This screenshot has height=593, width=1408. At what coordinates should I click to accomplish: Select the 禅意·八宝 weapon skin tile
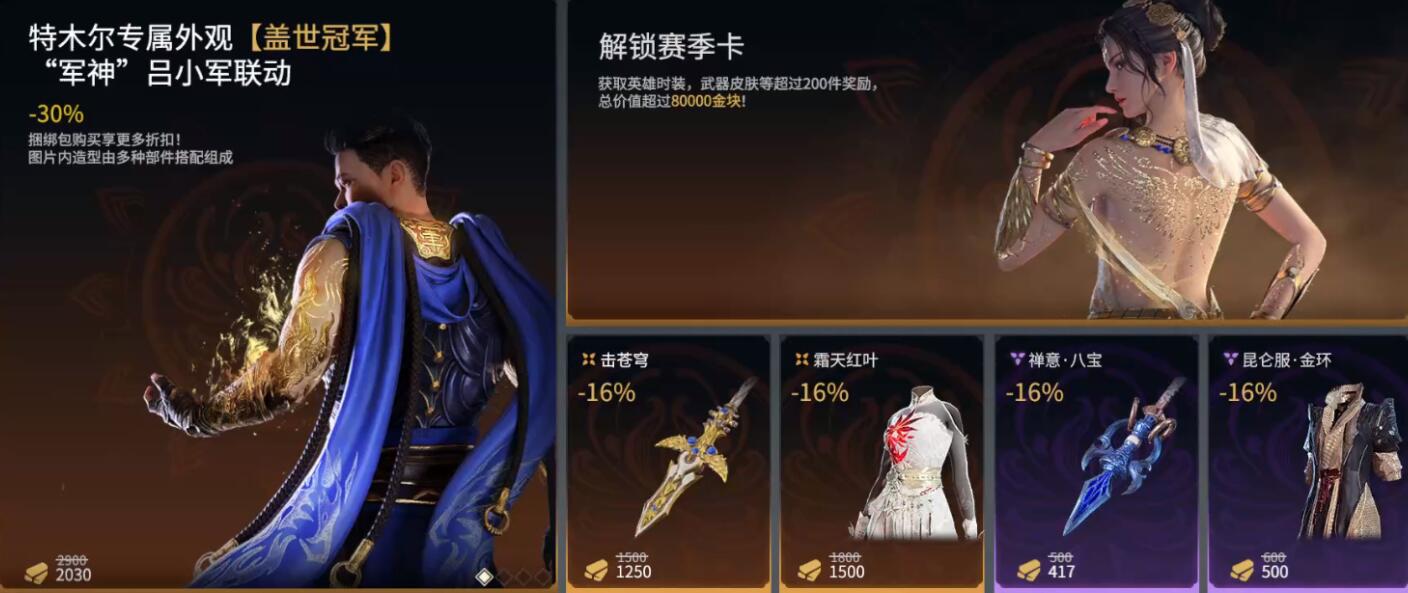point(1096,460)
